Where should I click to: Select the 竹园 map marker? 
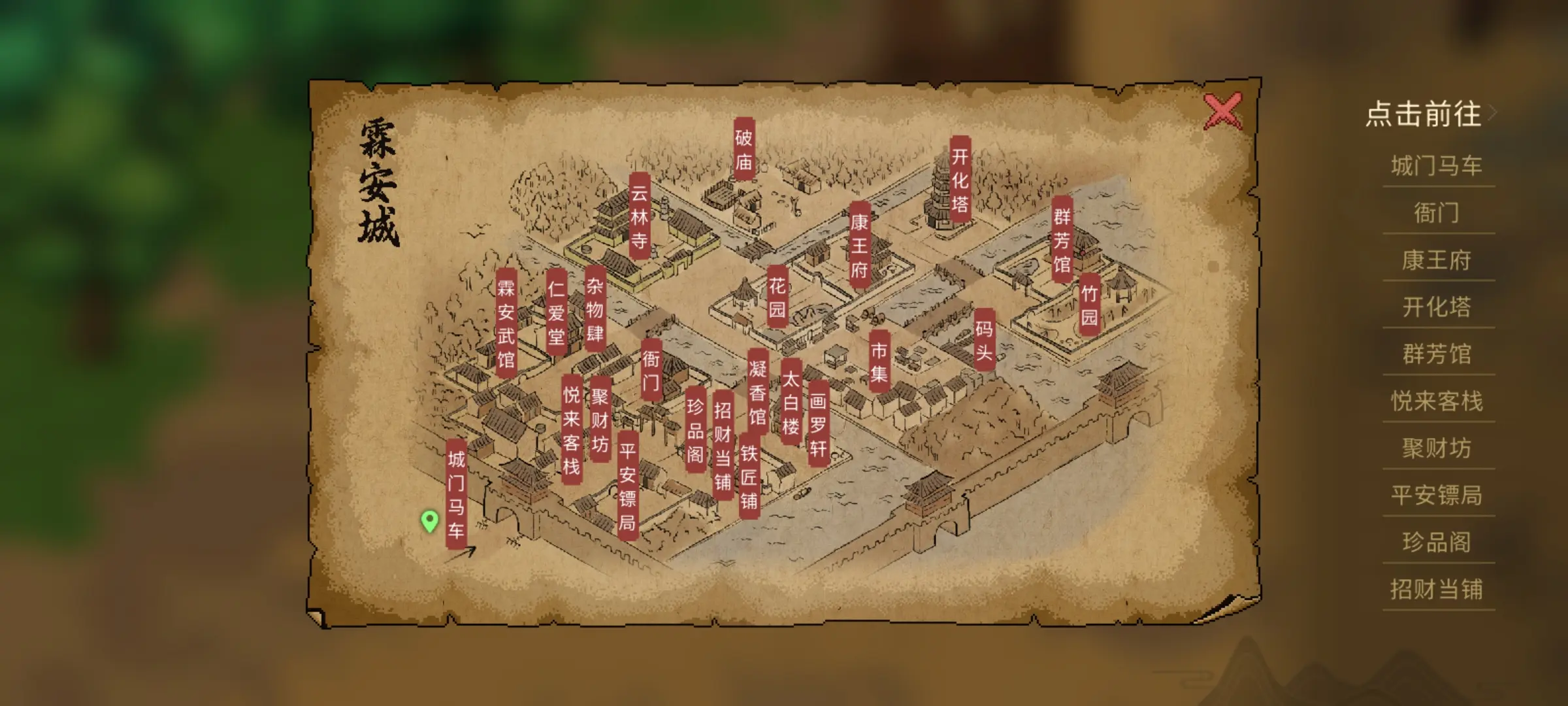tap(1088, 305)
